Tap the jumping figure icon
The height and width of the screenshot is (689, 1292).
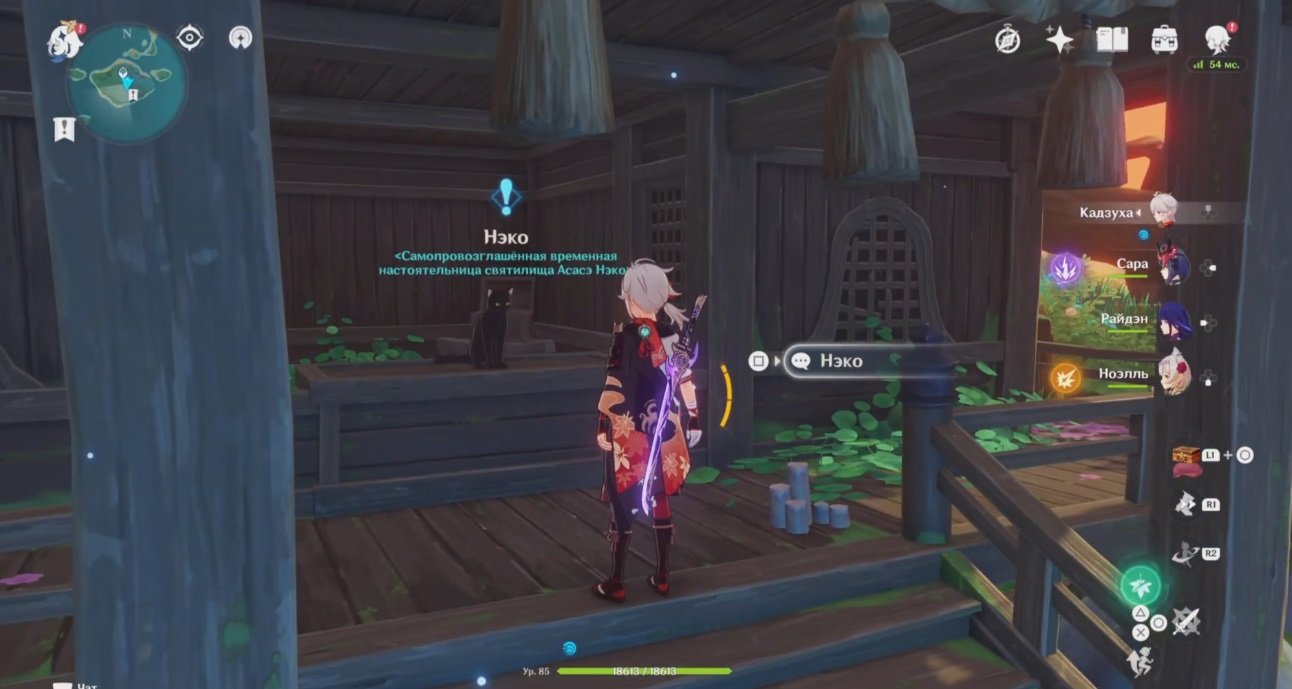click(x=1138, y=661)
